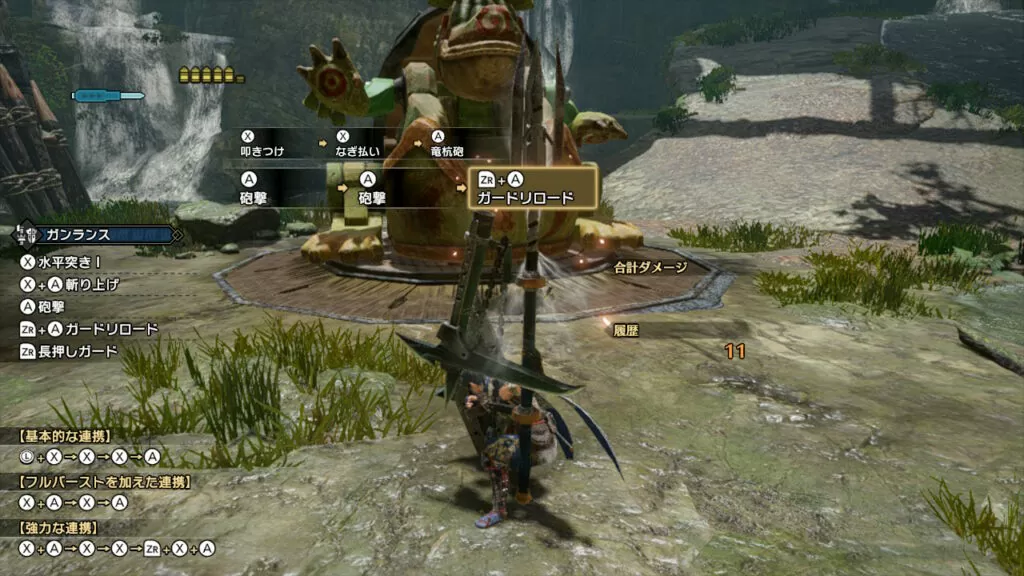Choose the 叩きつけ combo step
Viewport: 1024px width, 576px height.
coord(261,151)
